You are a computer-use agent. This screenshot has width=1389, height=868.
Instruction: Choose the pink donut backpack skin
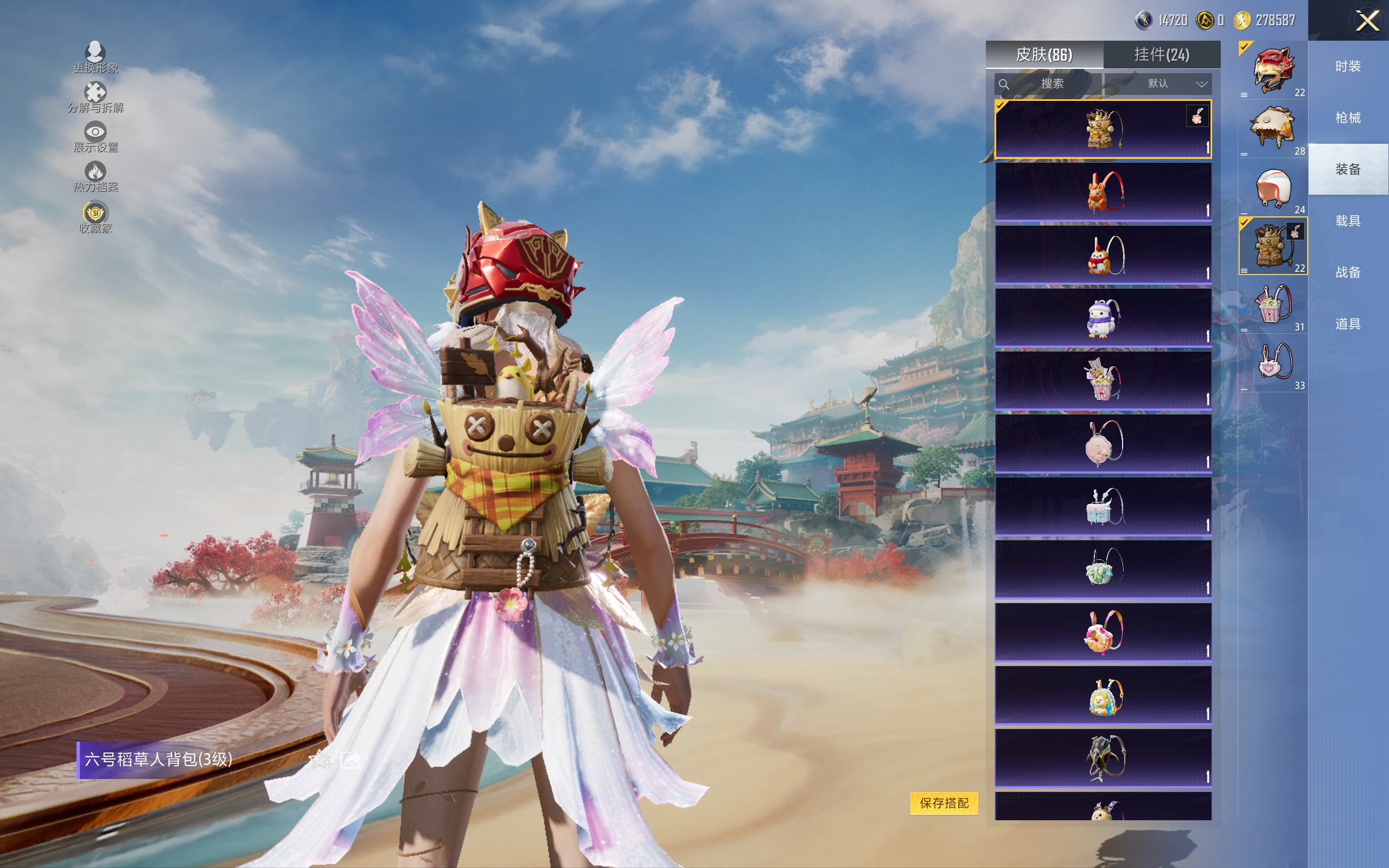1103,632
